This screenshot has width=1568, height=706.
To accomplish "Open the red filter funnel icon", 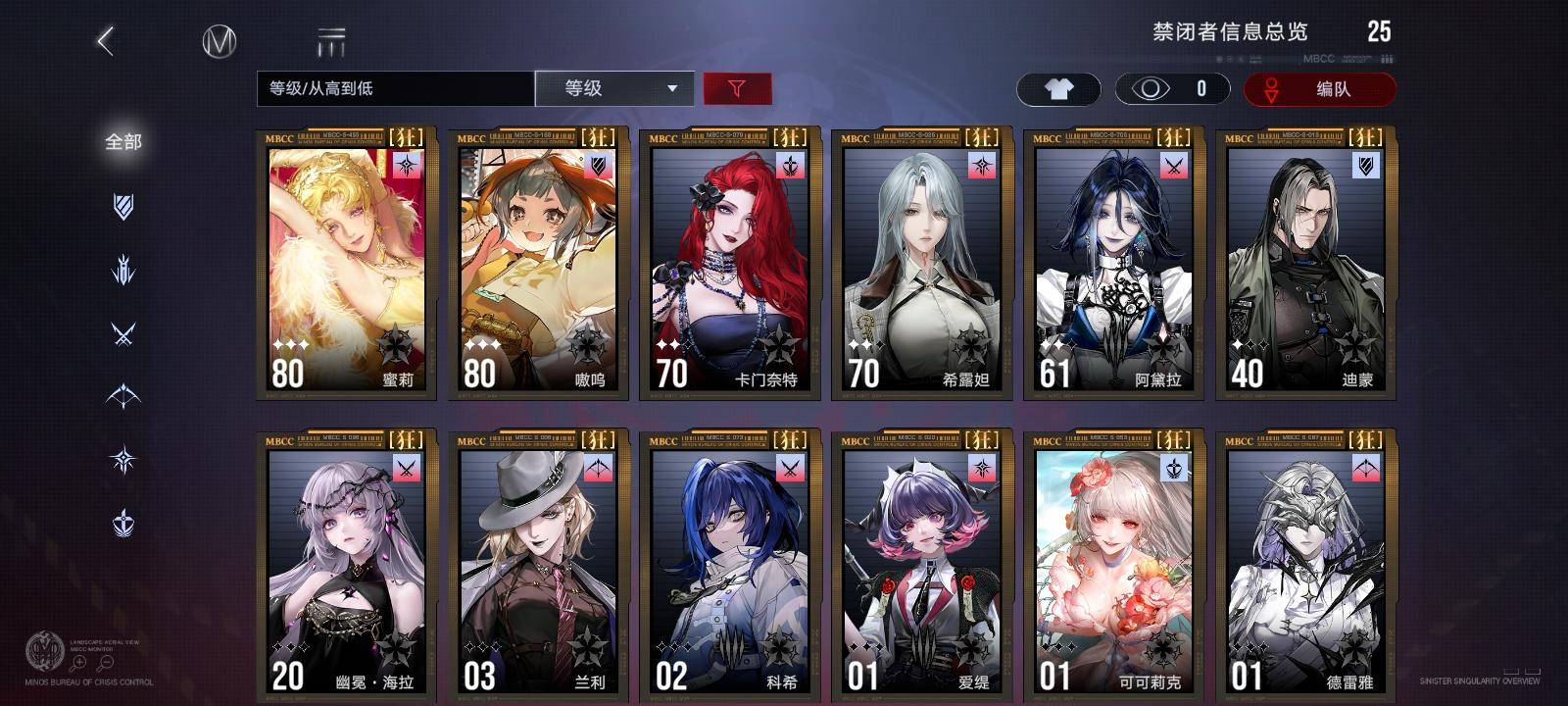I will pyautogui.click(x=737, y=88).
